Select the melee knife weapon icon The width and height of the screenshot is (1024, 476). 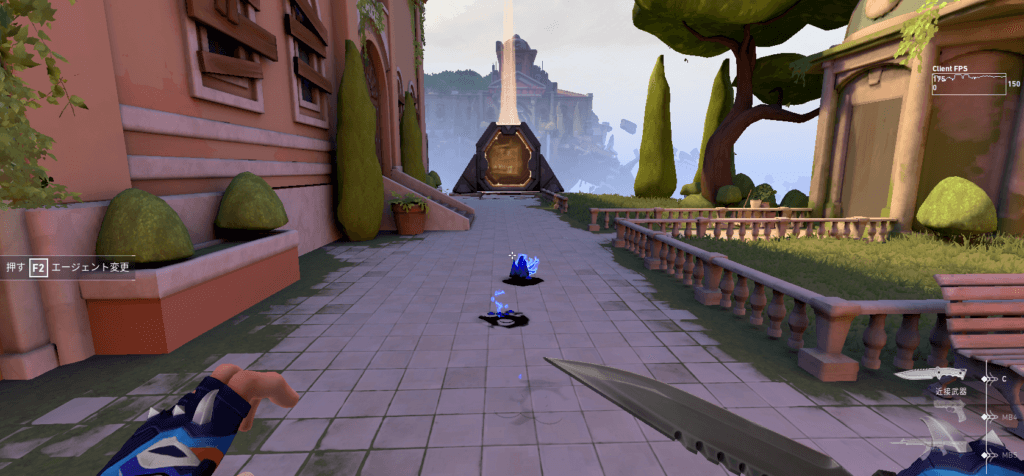pyautogui.click(x=930, y=374)
